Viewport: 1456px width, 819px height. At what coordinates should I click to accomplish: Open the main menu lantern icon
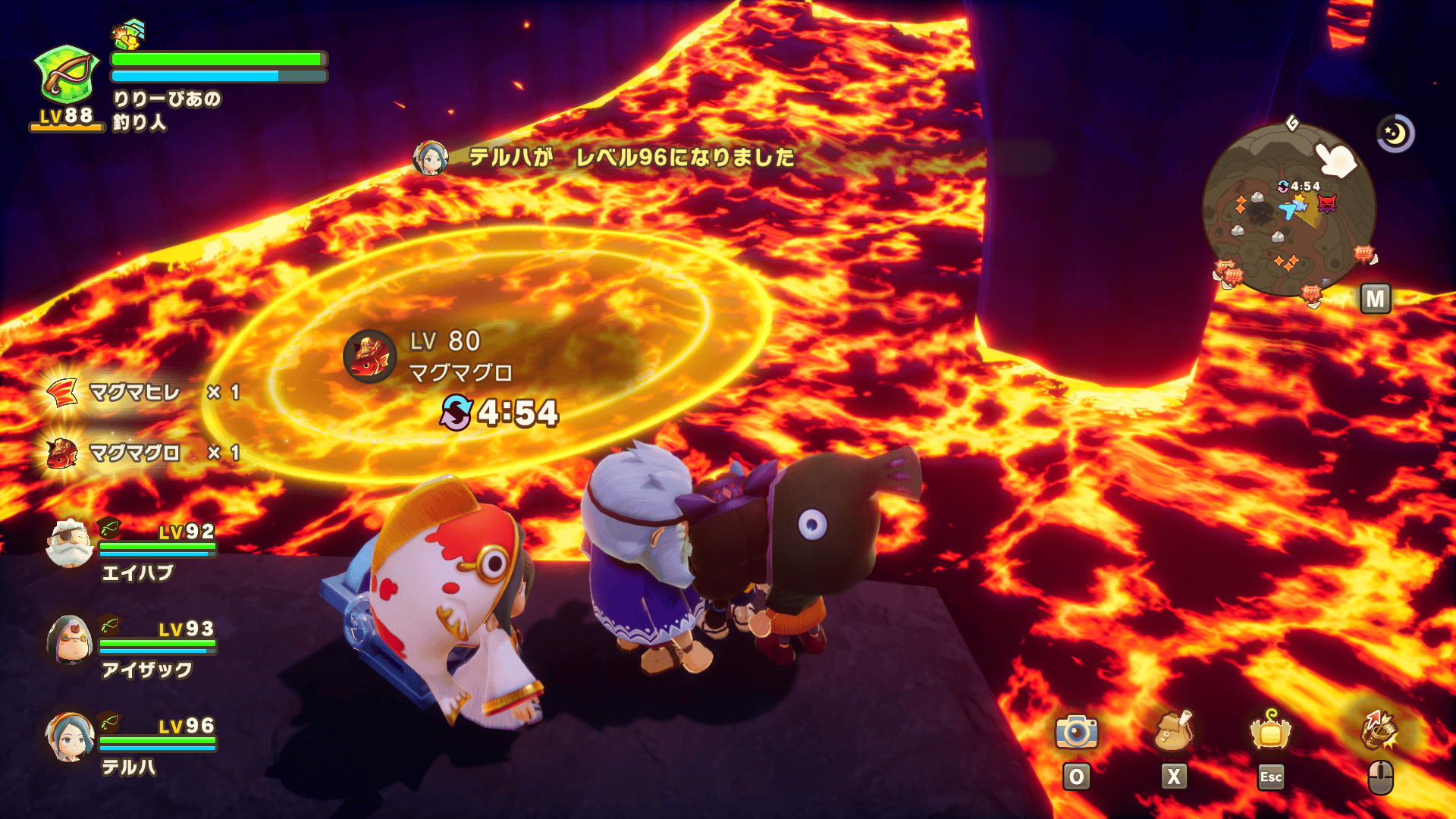tap(1270, 732)
